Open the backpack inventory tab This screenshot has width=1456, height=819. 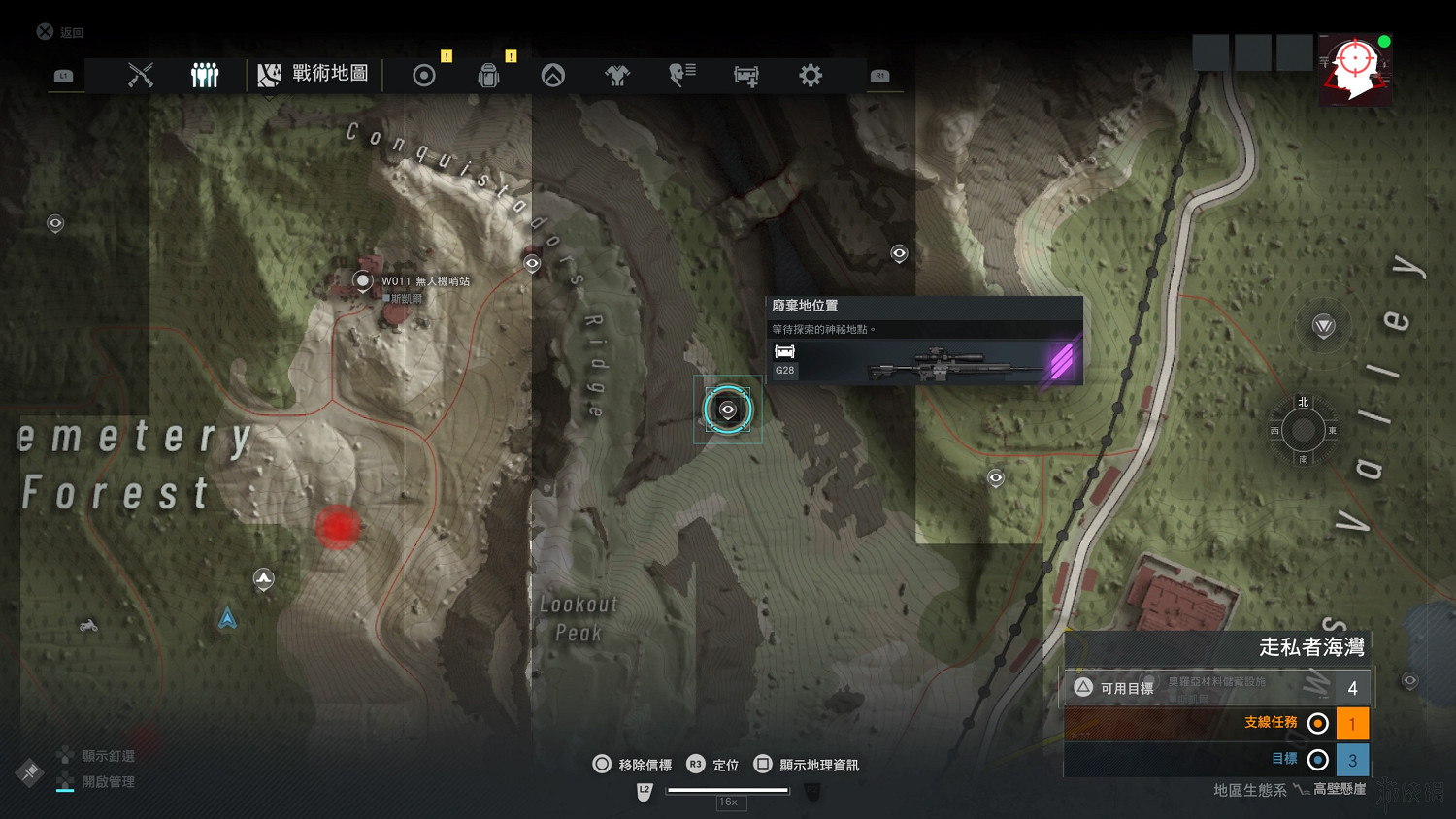pyautogui.click(x=488, y=75)
